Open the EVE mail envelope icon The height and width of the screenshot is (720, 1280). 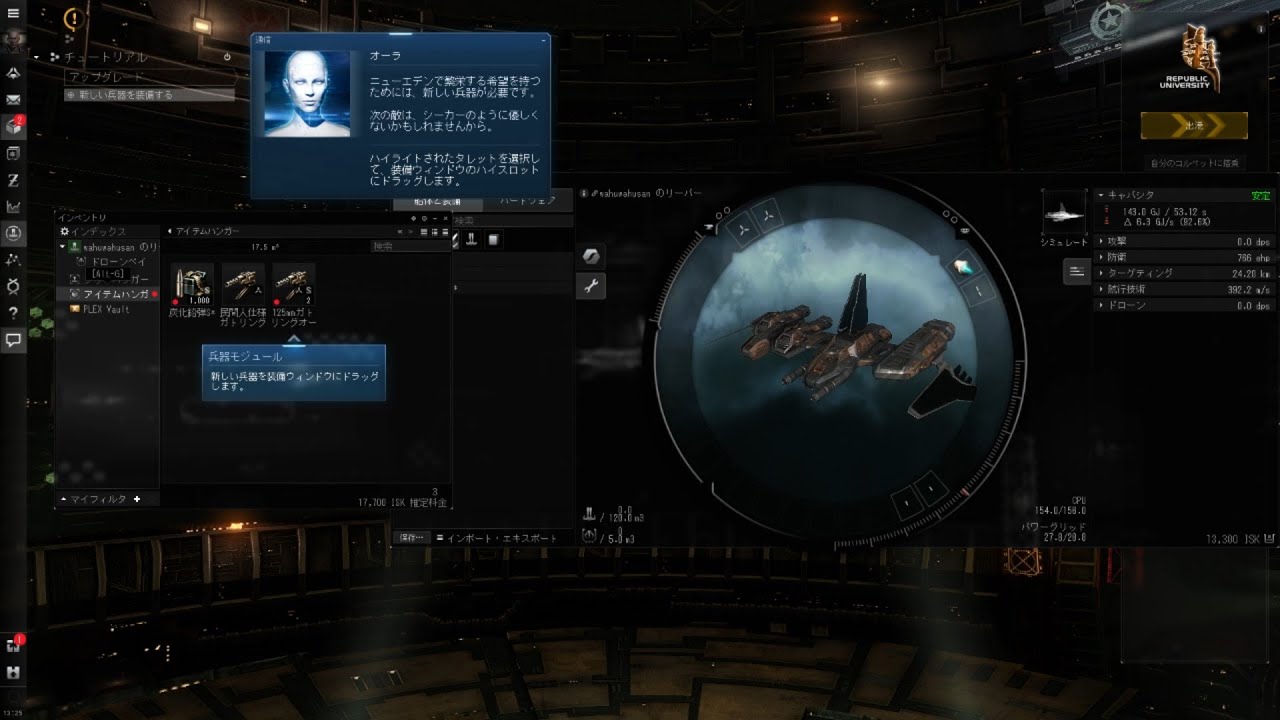click(14, 100)
